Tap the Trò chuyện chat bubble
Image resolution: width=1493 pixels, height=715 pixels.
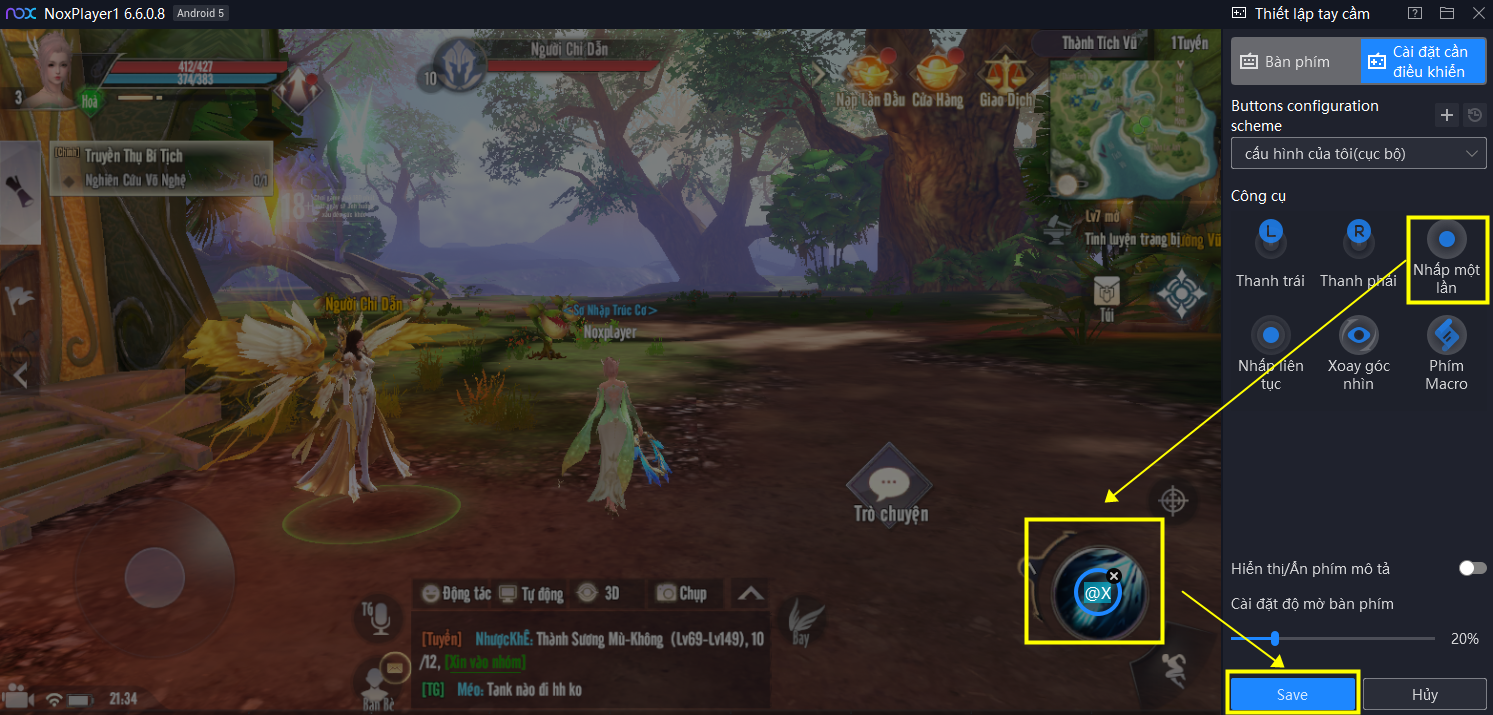tap(890, 490)
